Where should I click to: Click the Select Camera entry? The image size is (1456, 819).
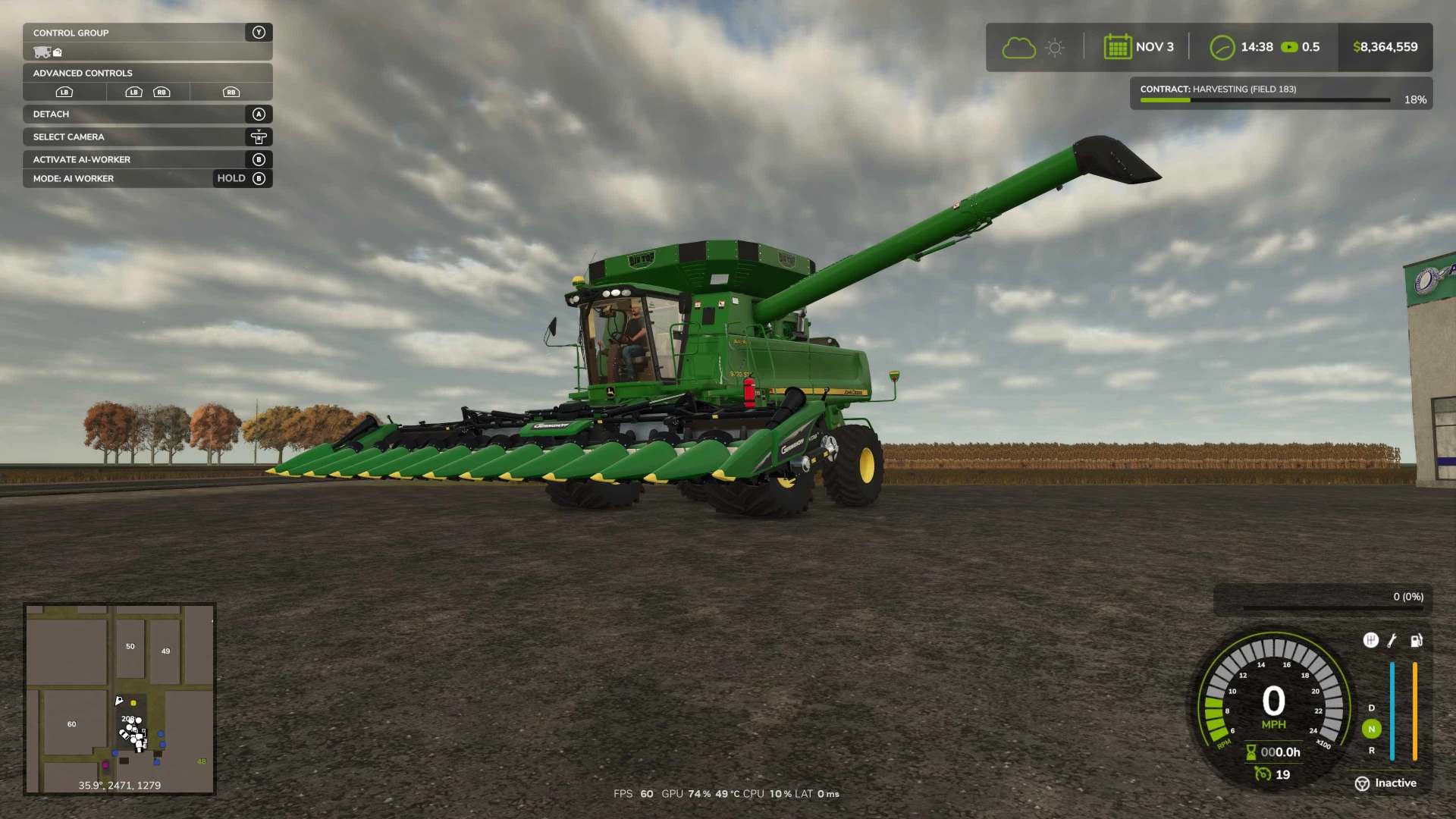click(x=147, y=136)
